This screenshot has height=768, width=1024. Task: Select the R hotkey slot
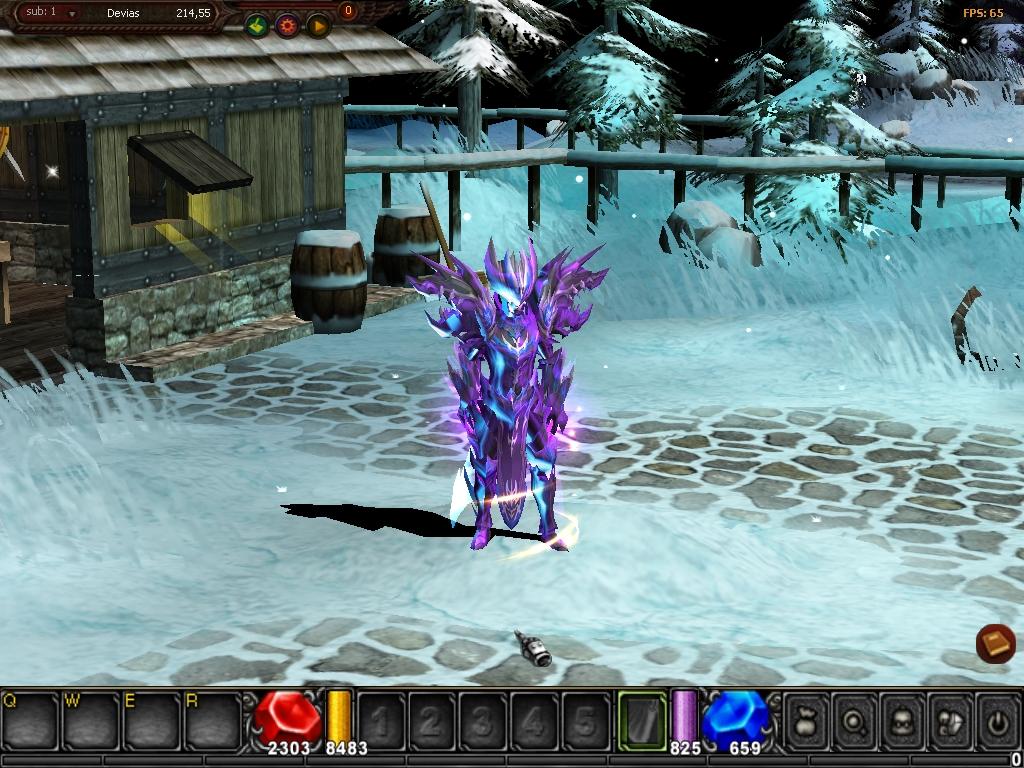coord(213,720)
